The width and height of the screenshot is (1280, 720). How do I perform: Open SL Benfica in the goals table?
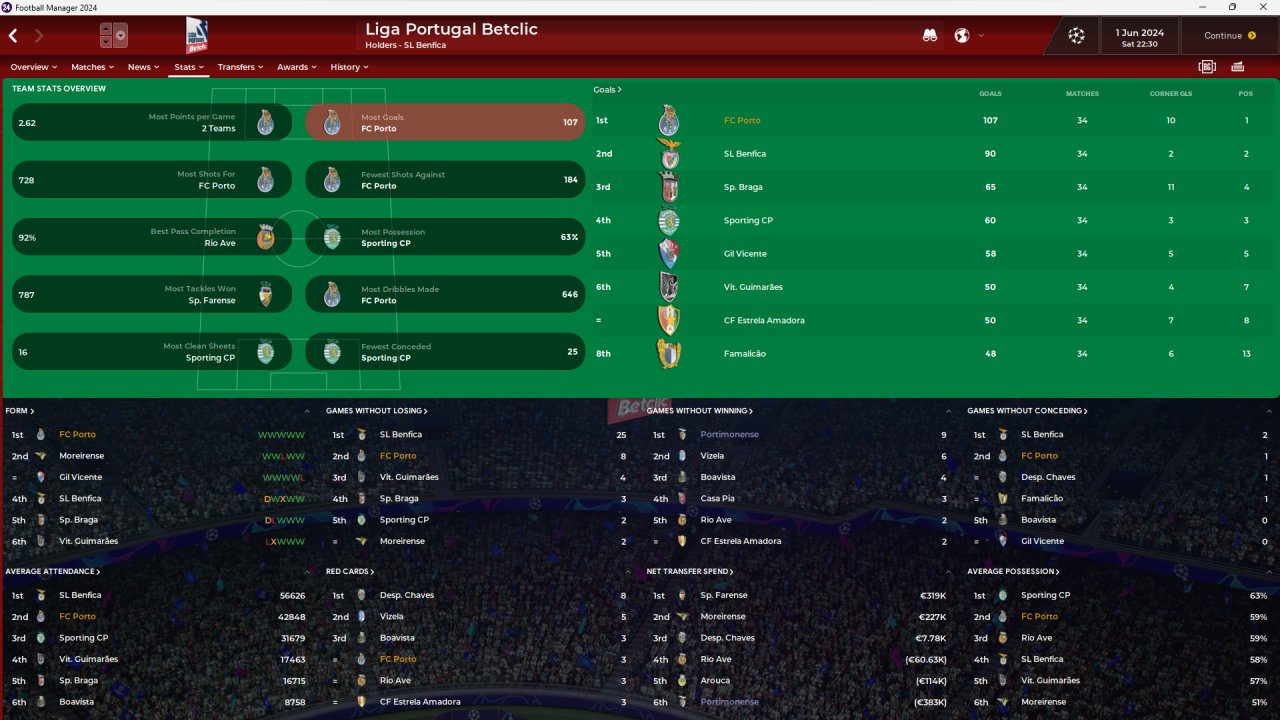click(x=745, y=154)
